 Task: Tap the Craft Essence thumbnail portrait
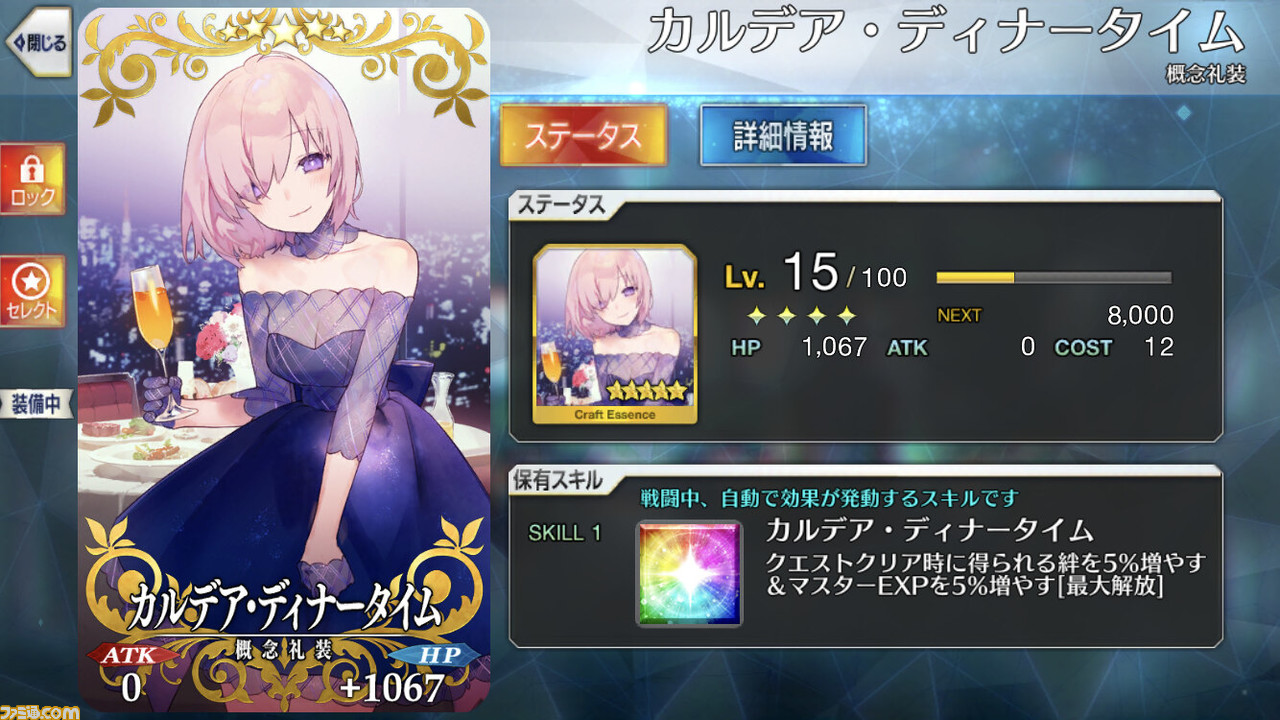click(x=614, y=330)
